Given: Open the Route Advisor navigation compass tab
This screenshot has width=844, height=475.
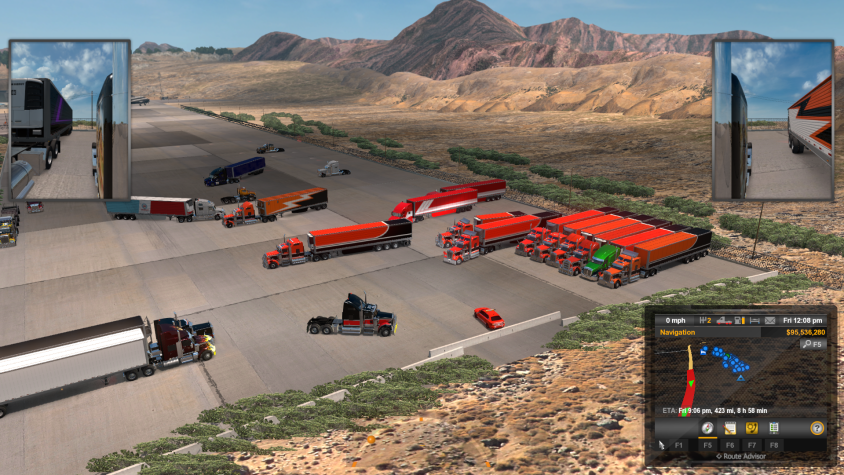Looking at the screenshot, I should pos(707,428).
